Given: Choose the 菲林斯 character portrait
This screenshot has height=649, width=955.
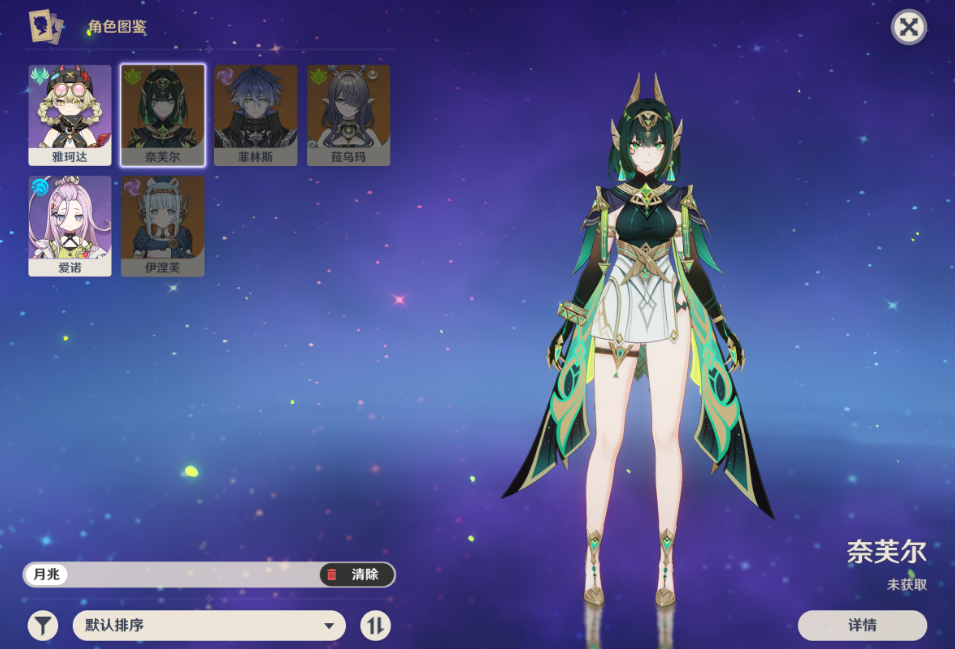Looking at the screenshot, I should 255,114.
